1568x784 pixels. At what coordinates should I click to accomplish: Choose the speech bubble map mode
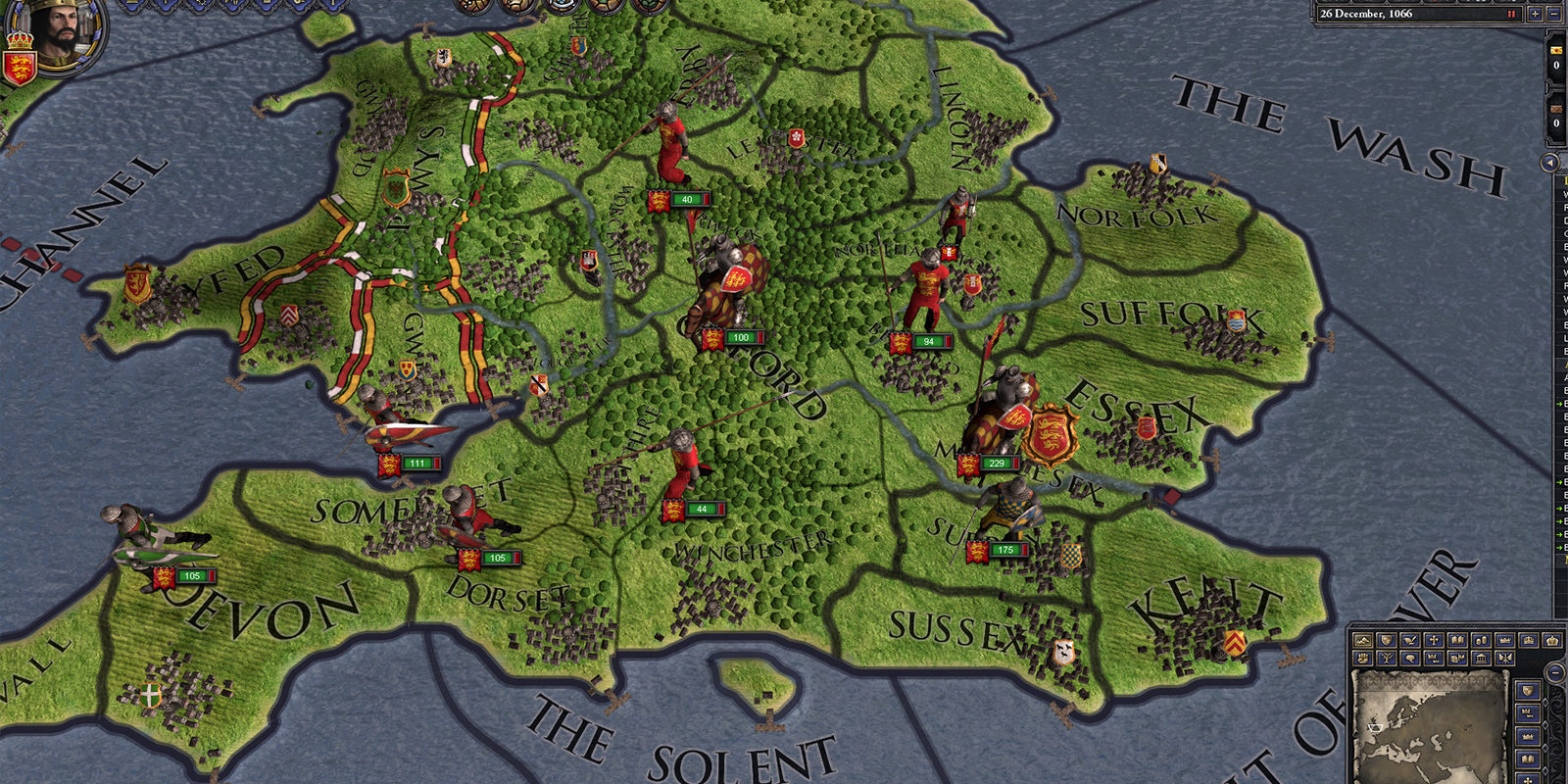point(1410,659)
